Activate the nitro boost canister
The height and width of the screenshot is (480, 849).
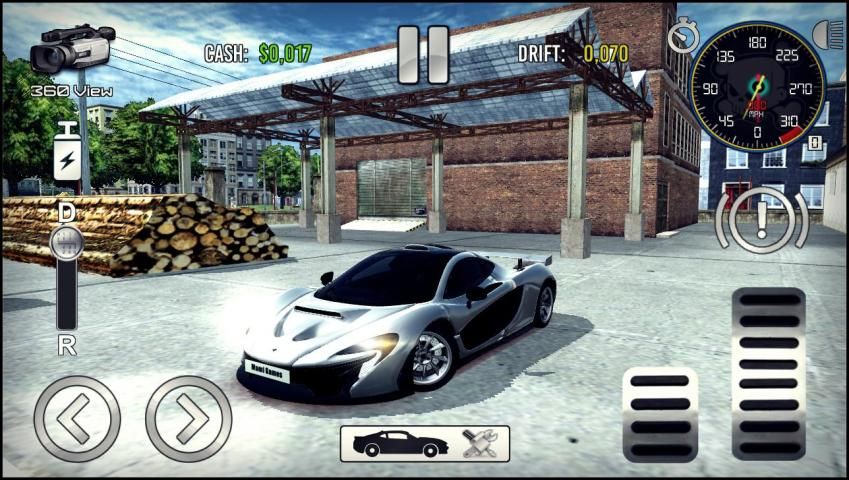pyautogui.click(x=67, y=152)
